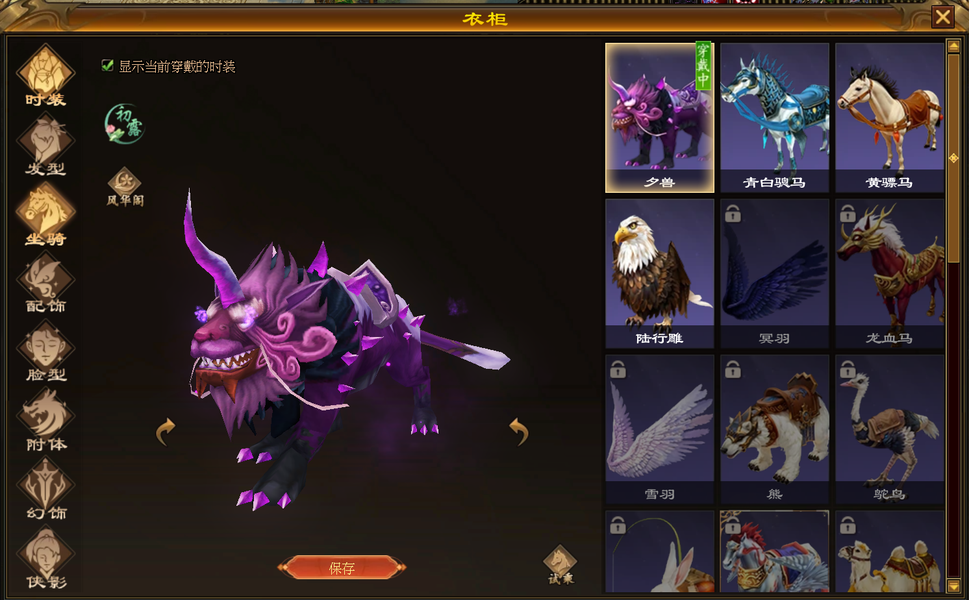Open the 幻饰 tab
The height and width of the screenshot is (600, 969).
(x=45, y=489)
